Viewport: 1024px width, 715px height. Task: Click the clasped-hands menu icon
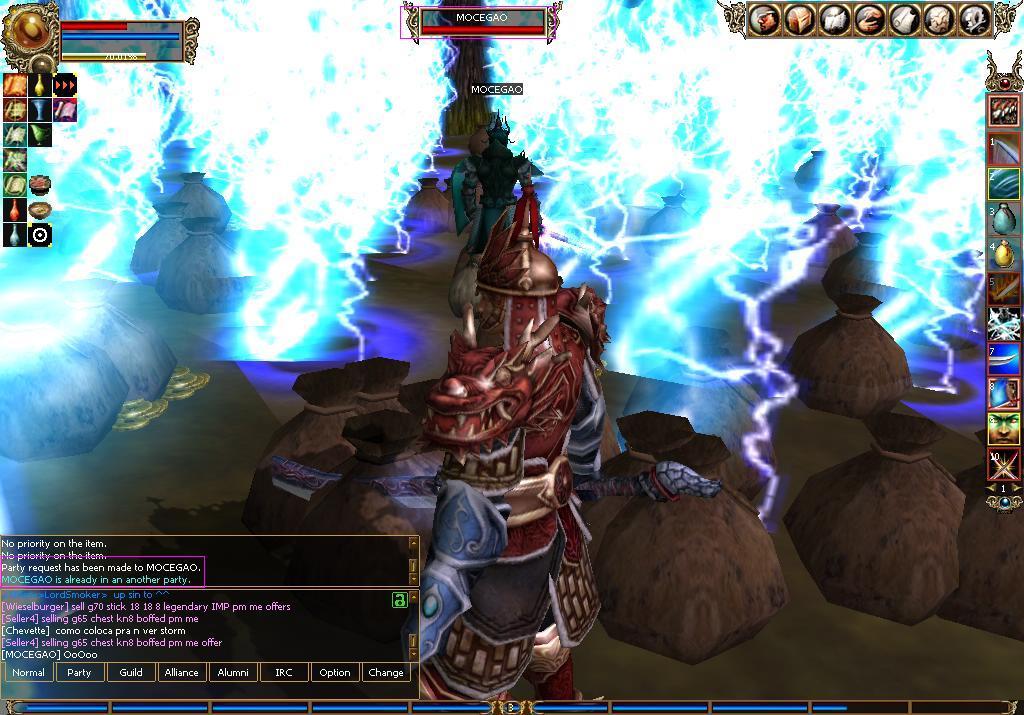869,19
